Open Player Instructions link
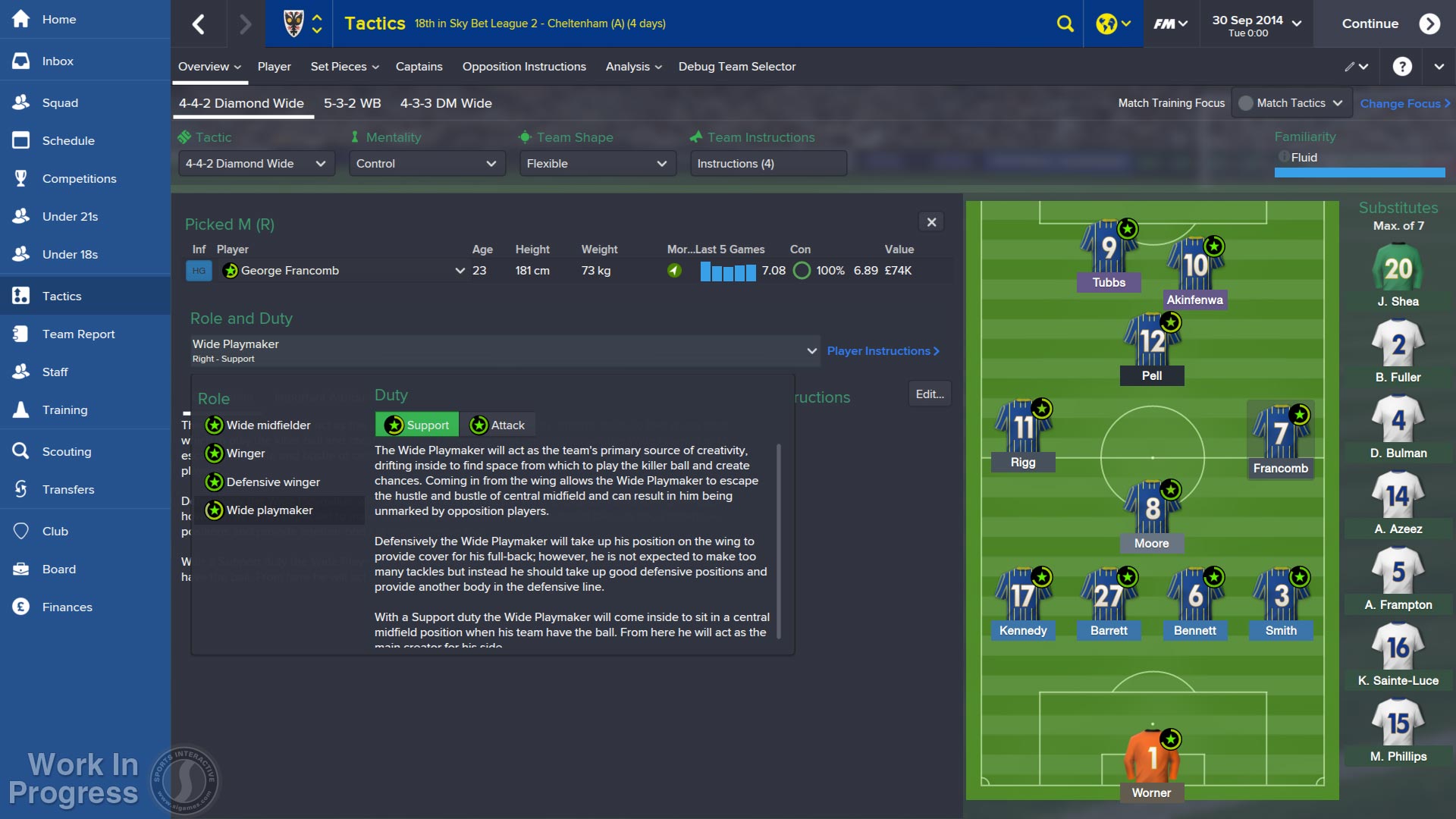This screenshot has width=1456, height=819. point(883,351)
